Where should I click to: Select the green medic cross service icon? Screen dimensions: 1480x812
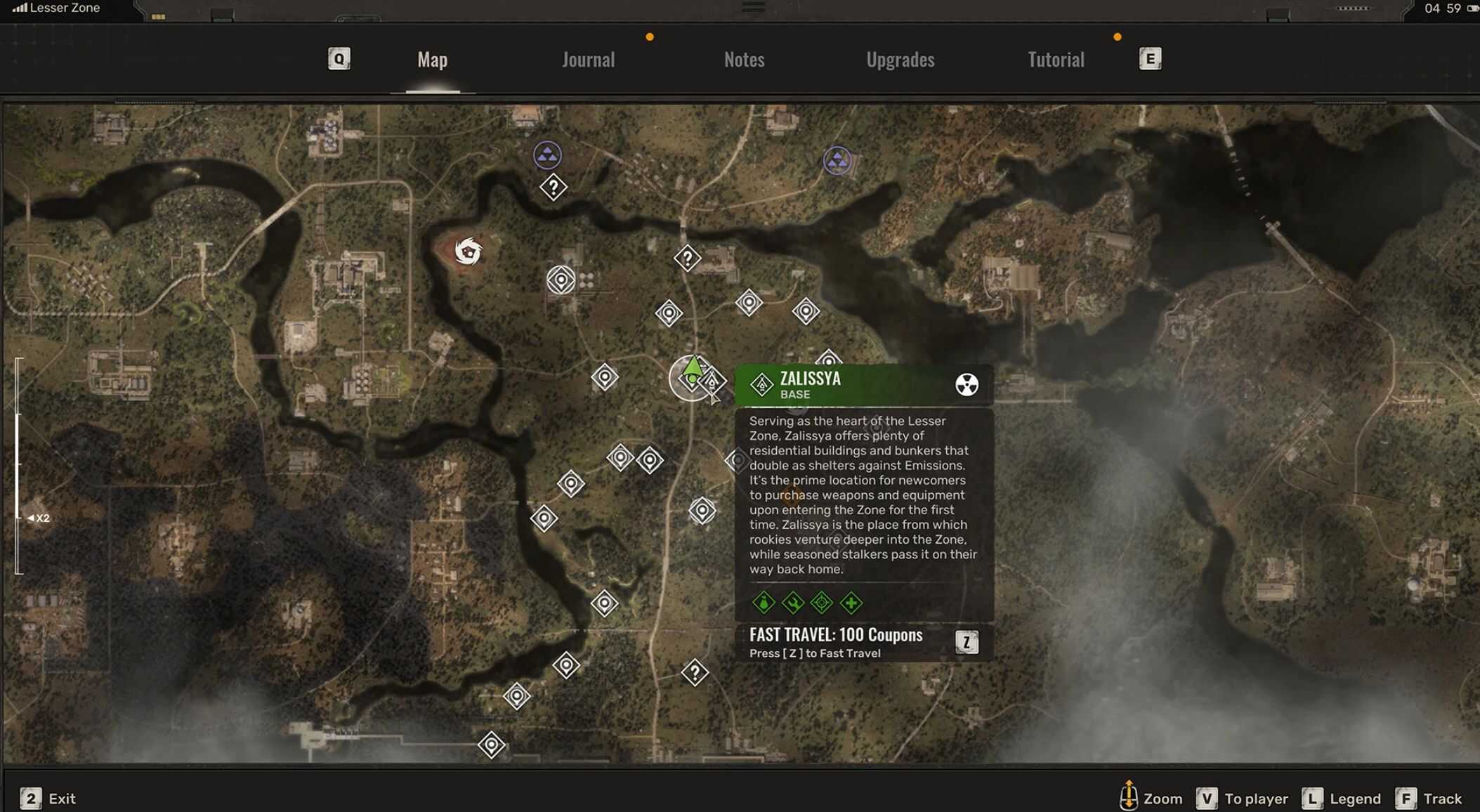(851, 603)
